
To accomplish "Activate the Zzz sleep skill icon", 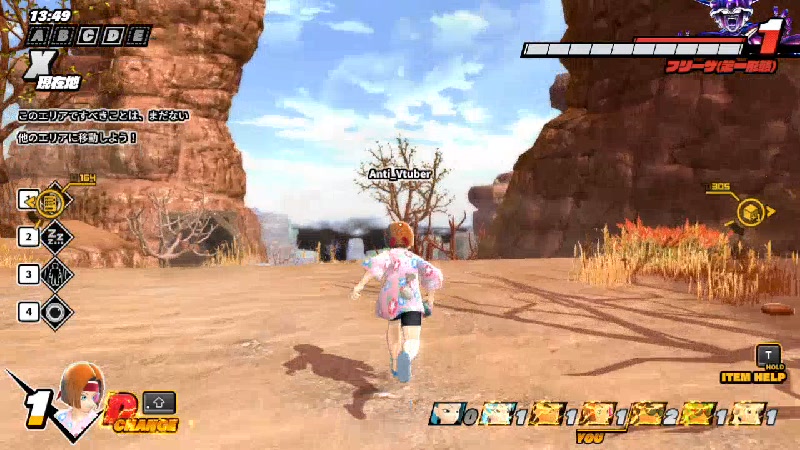I will [x=54, y=237].
